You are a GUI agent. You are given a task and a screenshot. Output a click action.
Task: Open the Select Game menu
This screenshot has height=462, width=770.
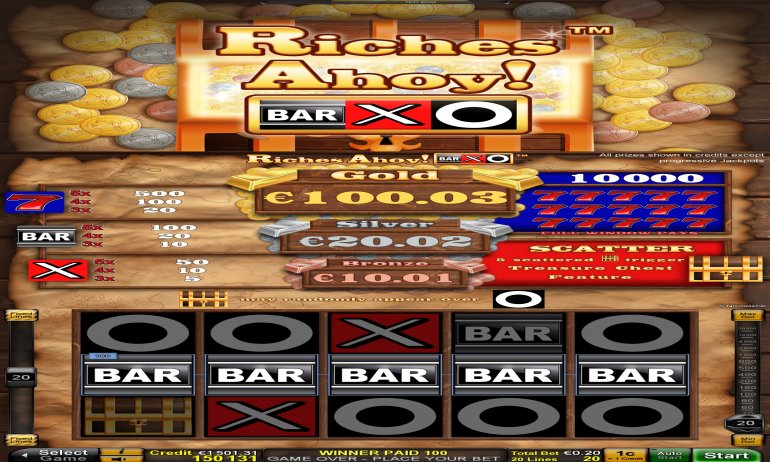[62, 455]
